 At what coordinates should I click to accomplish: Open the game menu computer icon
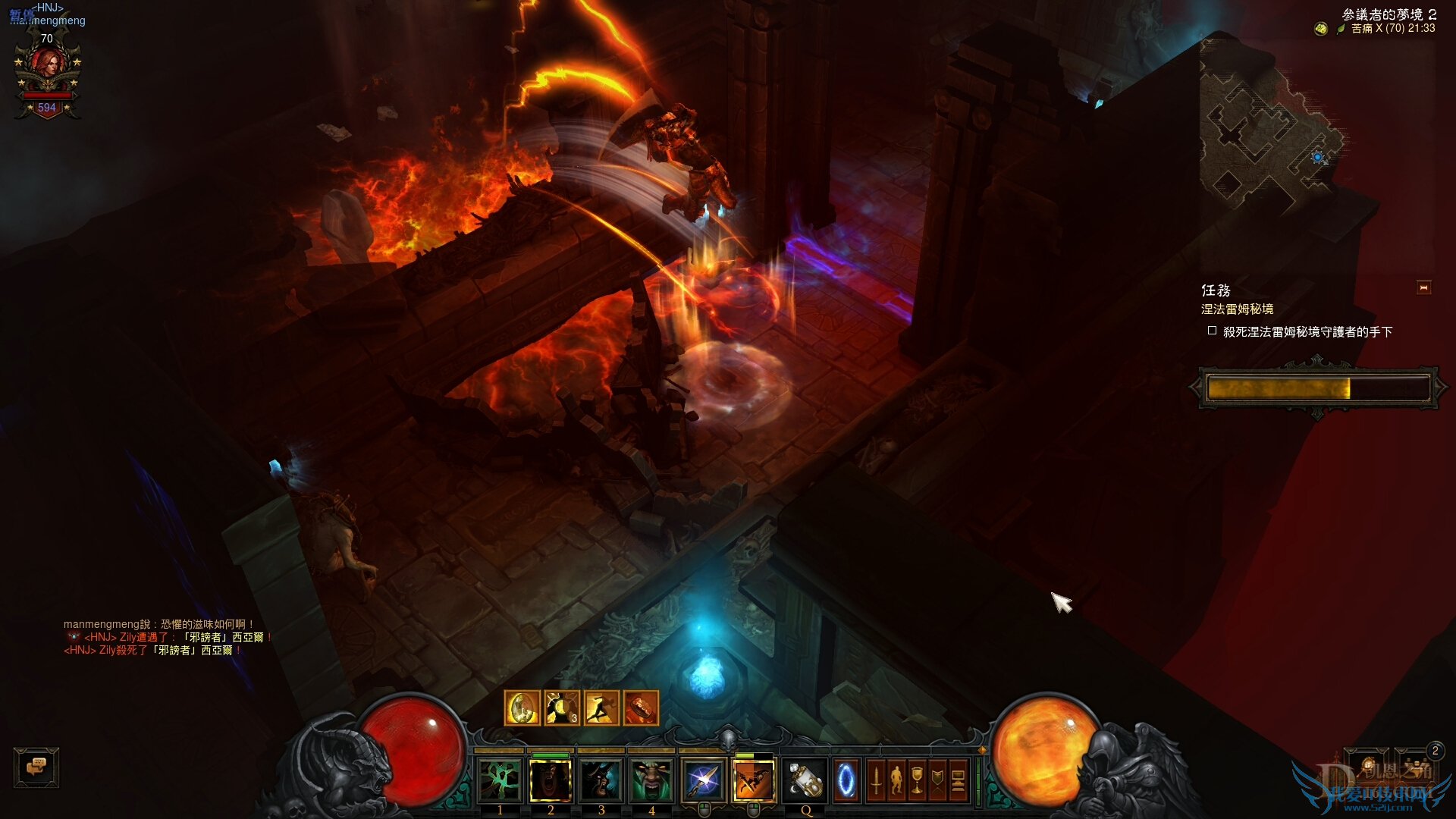coord(958,780)
